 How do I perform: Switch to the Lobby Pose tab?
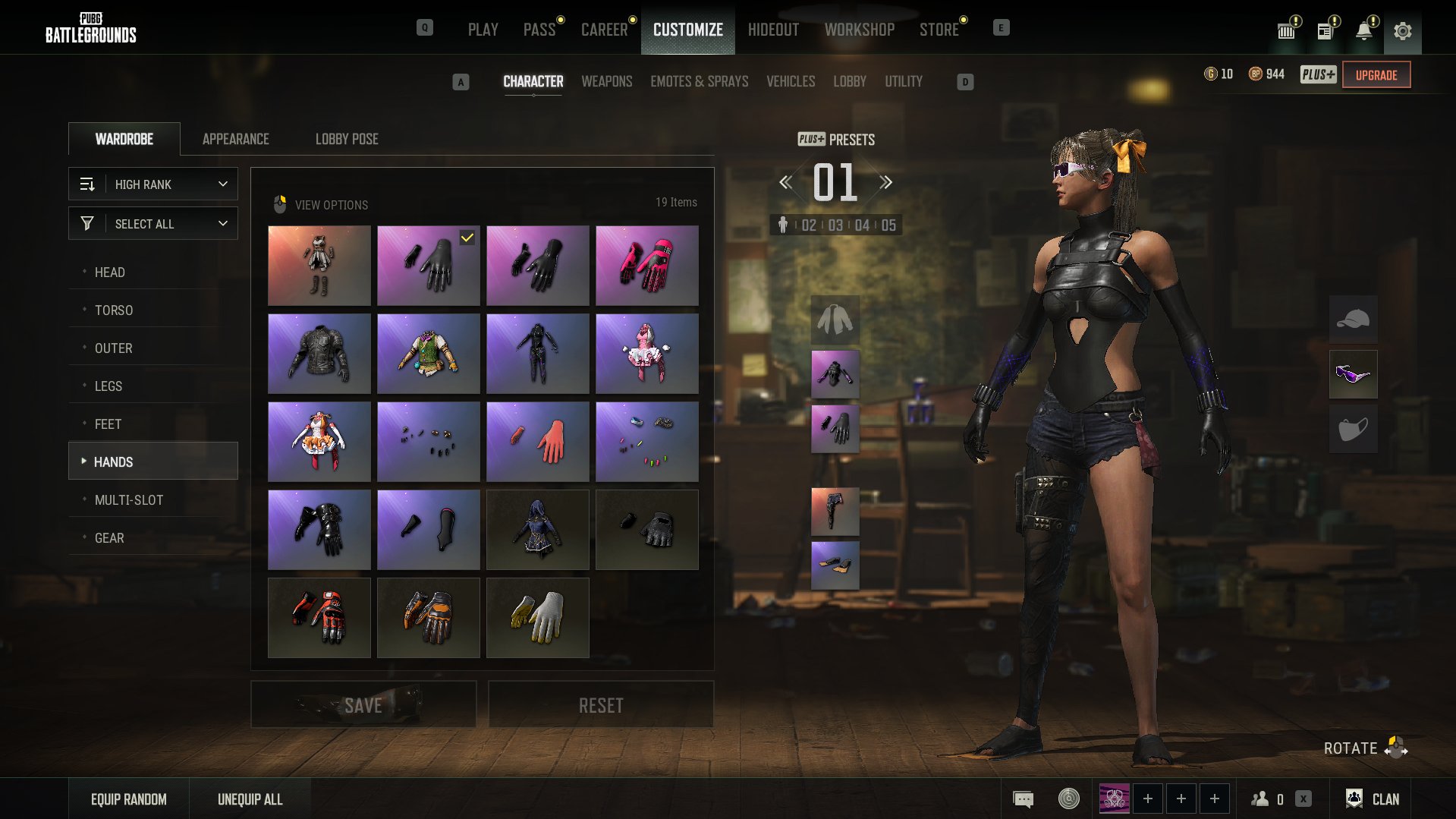click(x=347, y=139)
